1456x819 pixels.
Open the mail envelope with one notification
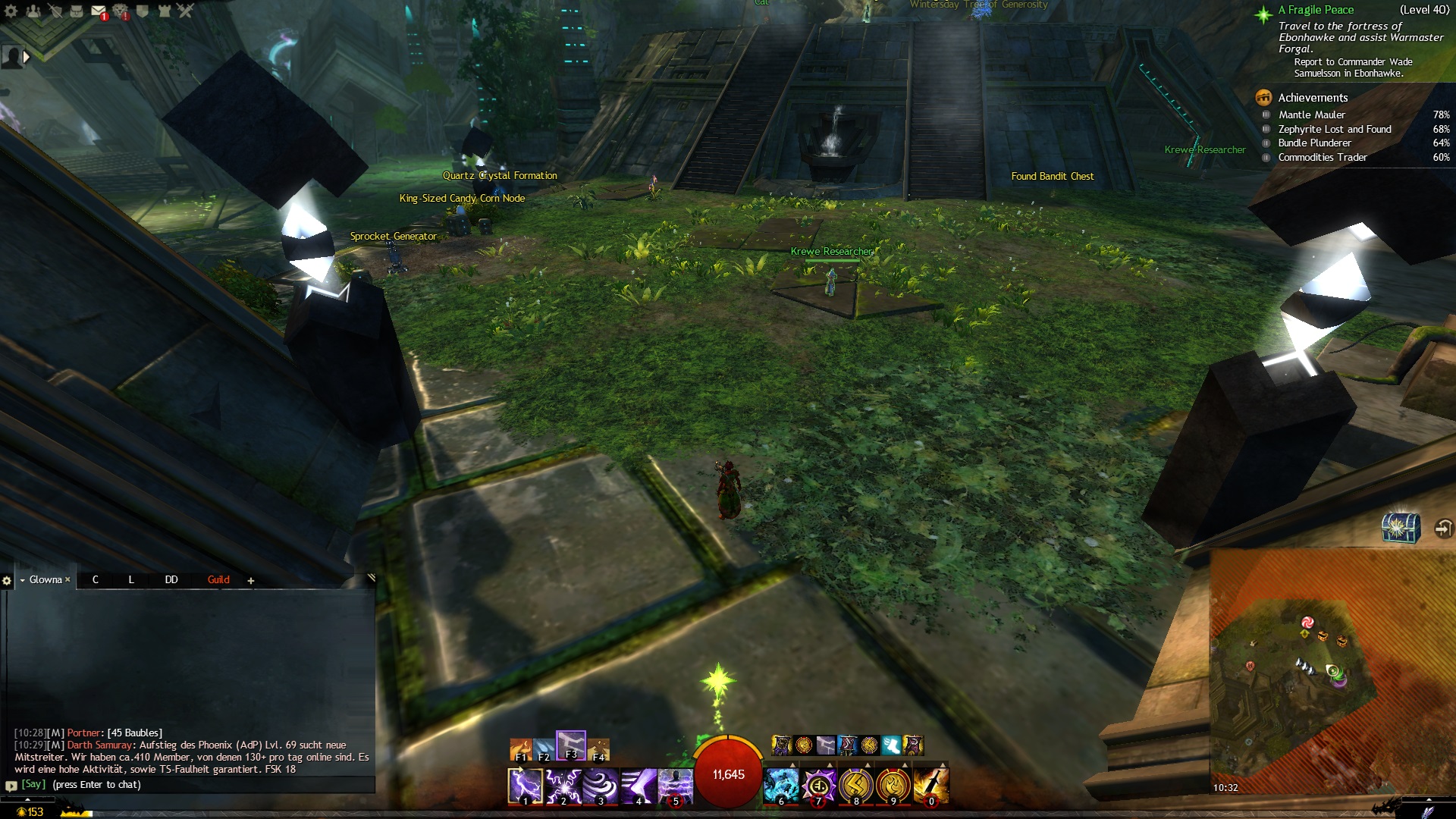98,11
